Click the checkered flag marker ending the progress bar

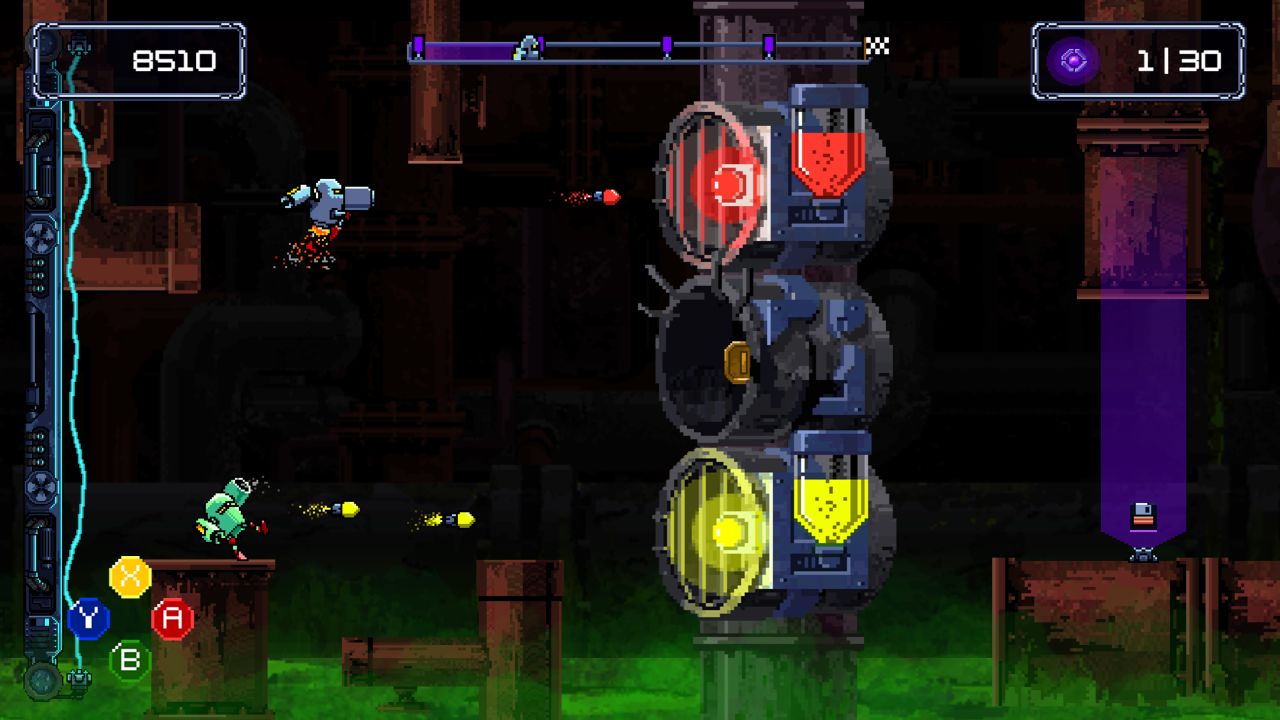pos(875,44)
